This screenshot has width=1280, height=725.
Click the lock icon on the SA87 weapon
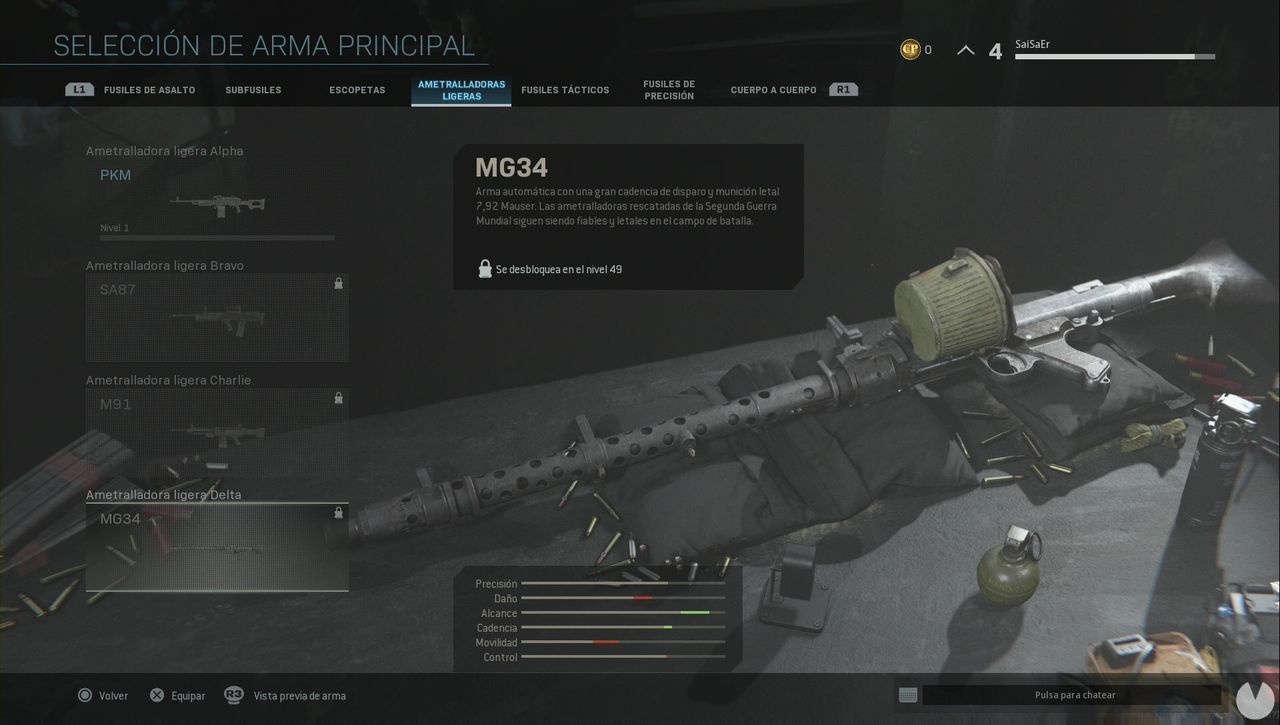(x=338, y=283)
